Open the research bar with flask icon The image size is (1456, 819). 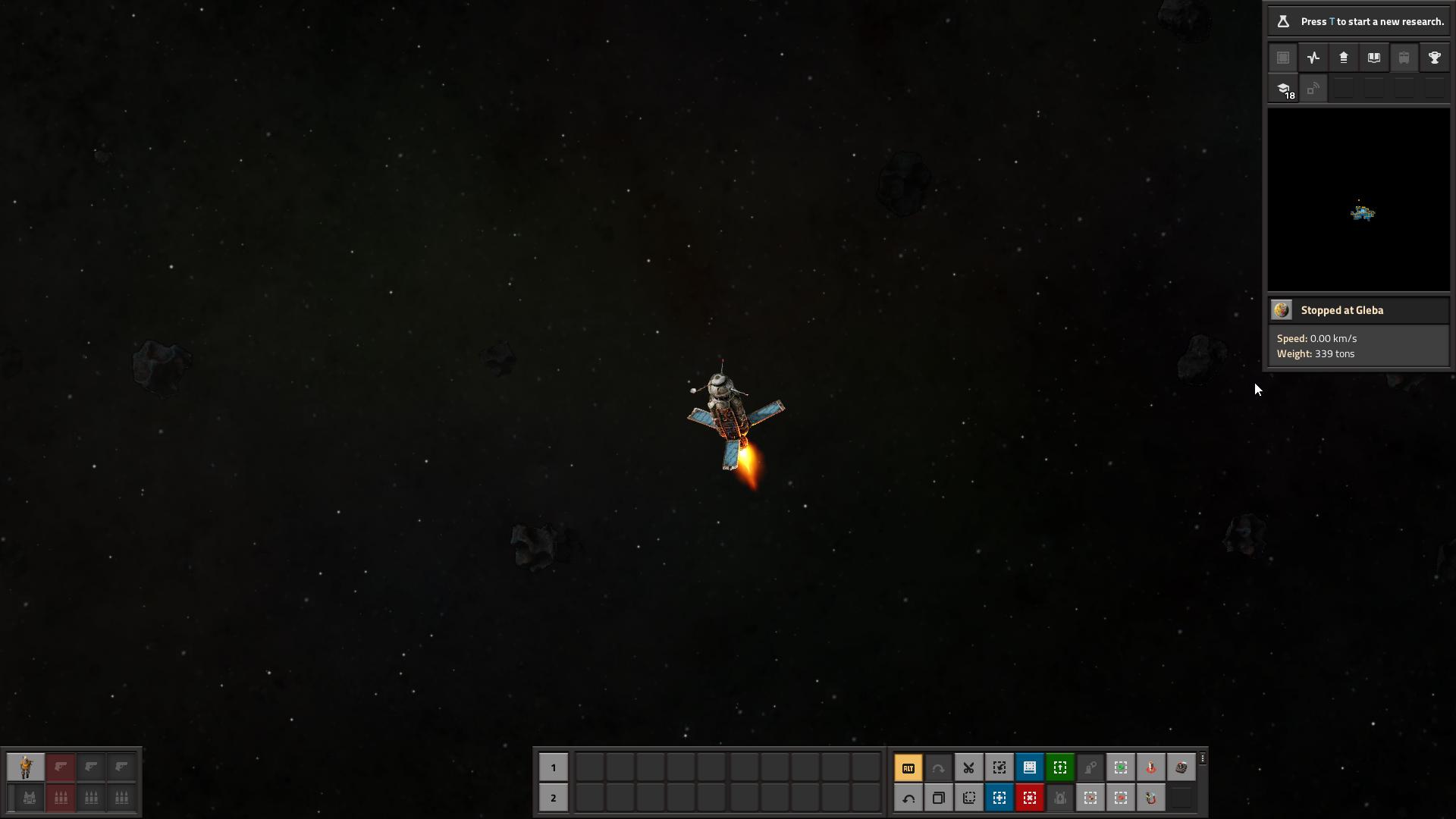(1357, 21)
